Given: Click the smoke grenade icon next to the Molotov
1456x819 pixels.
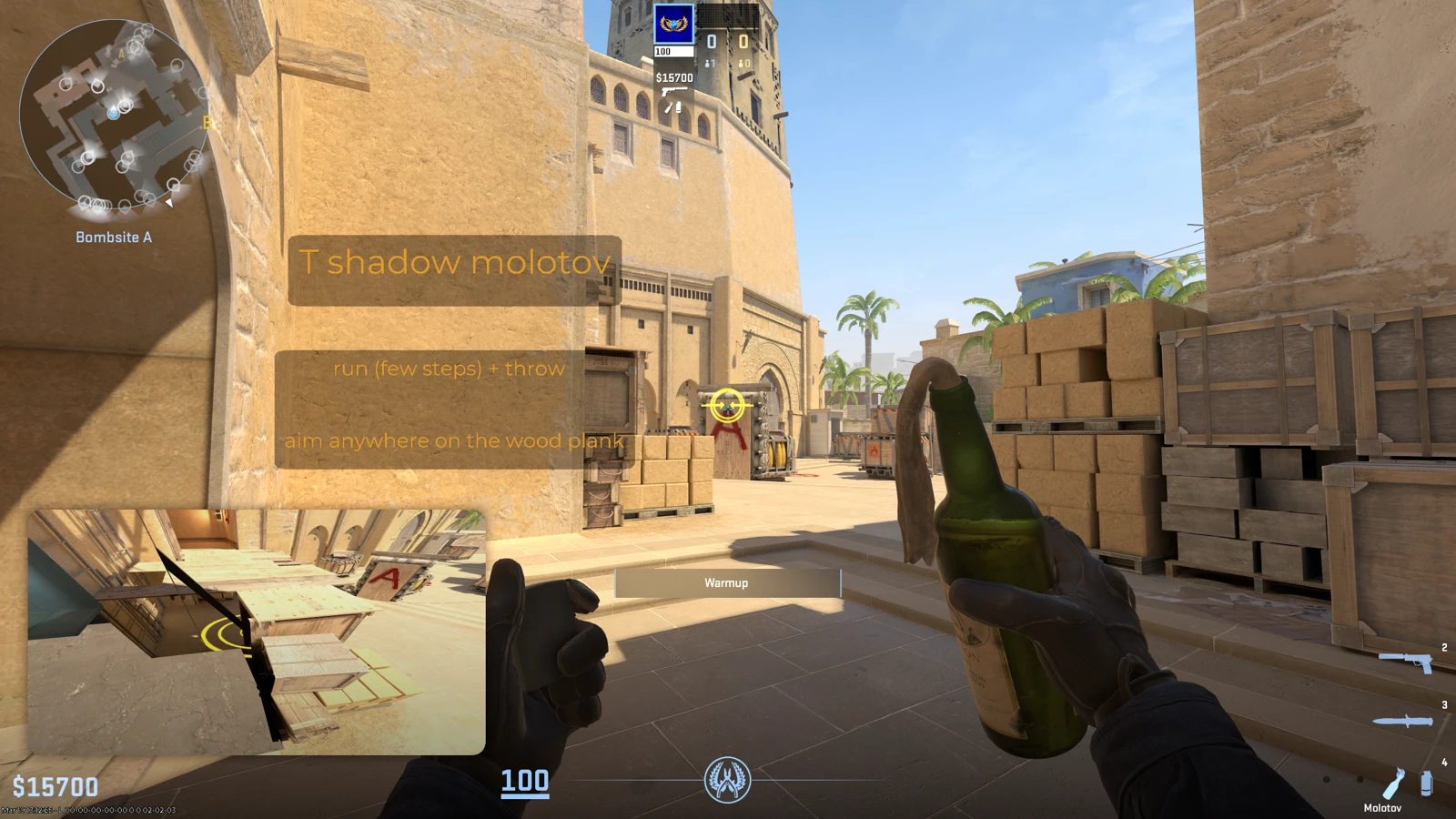Looking at the screenshot, I should tap(1427, 784).
